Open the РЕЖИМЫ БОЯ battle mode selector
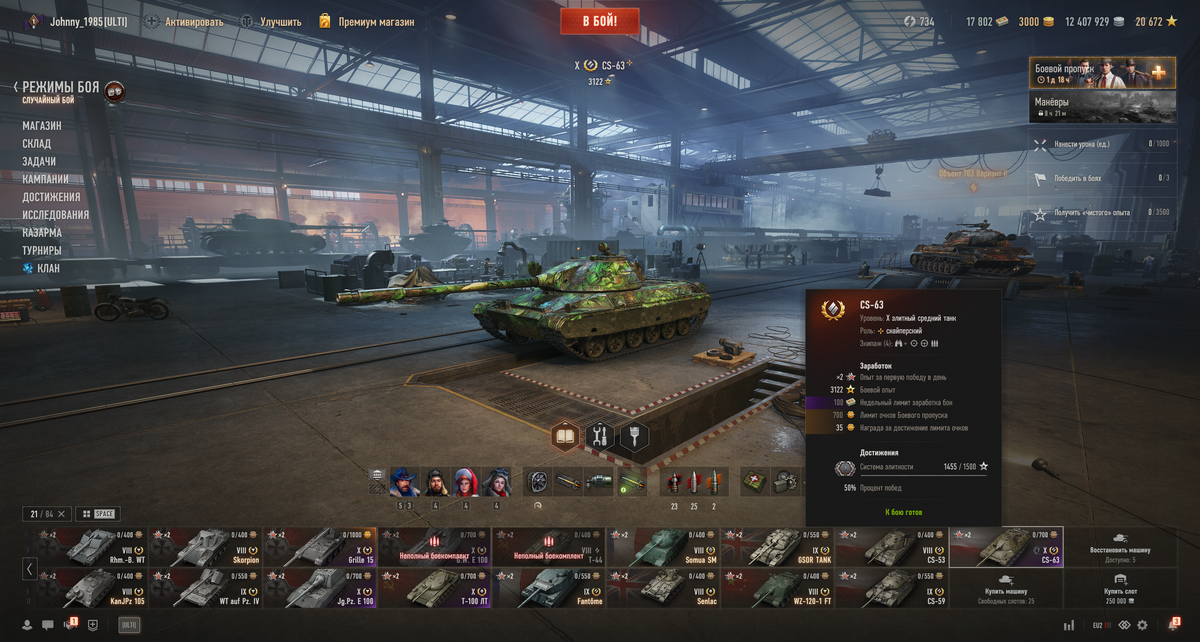Viewport: 1200px width, 642px height. 61,88
